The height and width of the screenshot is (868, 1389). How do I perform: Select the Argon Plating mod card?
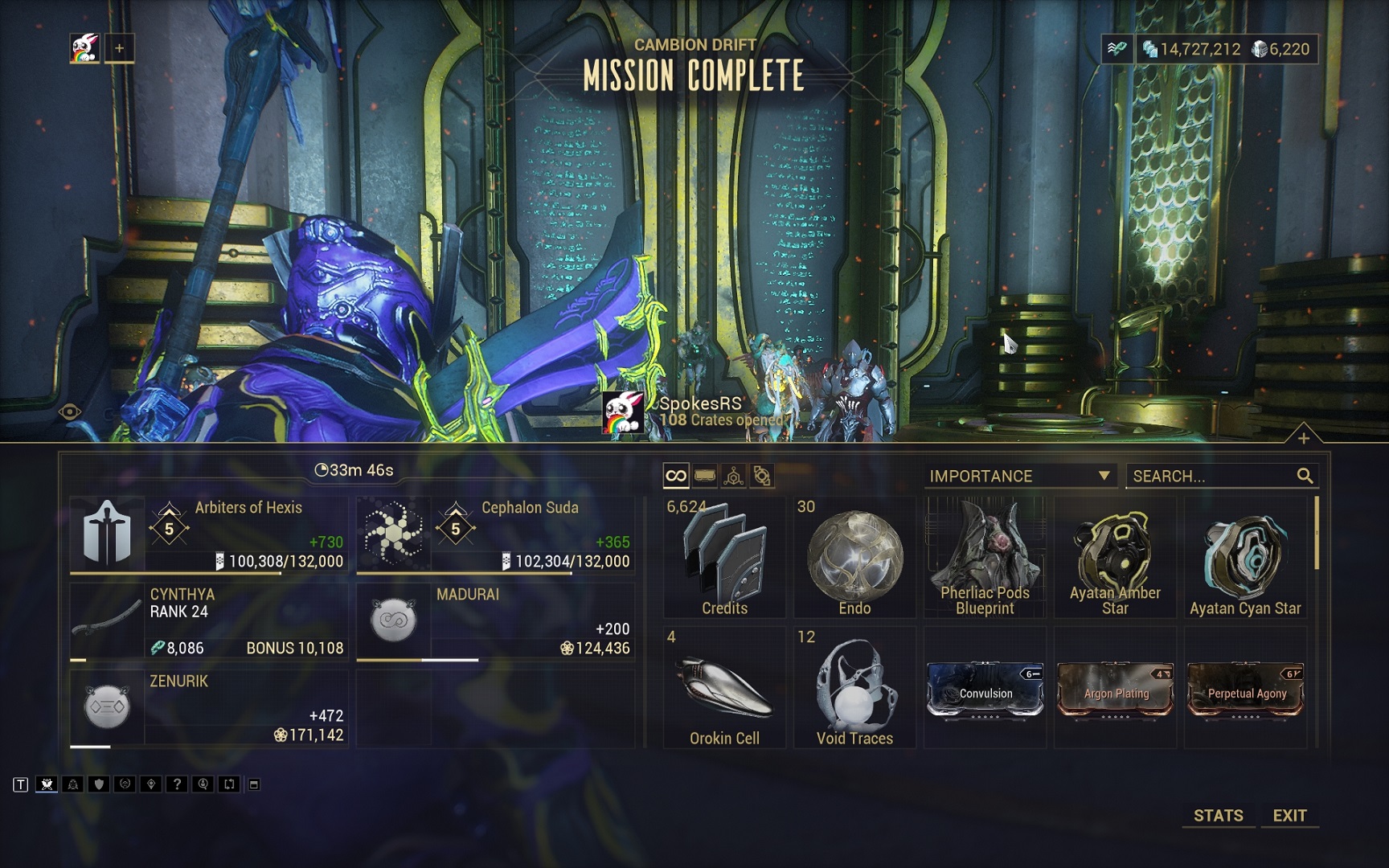[1116, 690]
